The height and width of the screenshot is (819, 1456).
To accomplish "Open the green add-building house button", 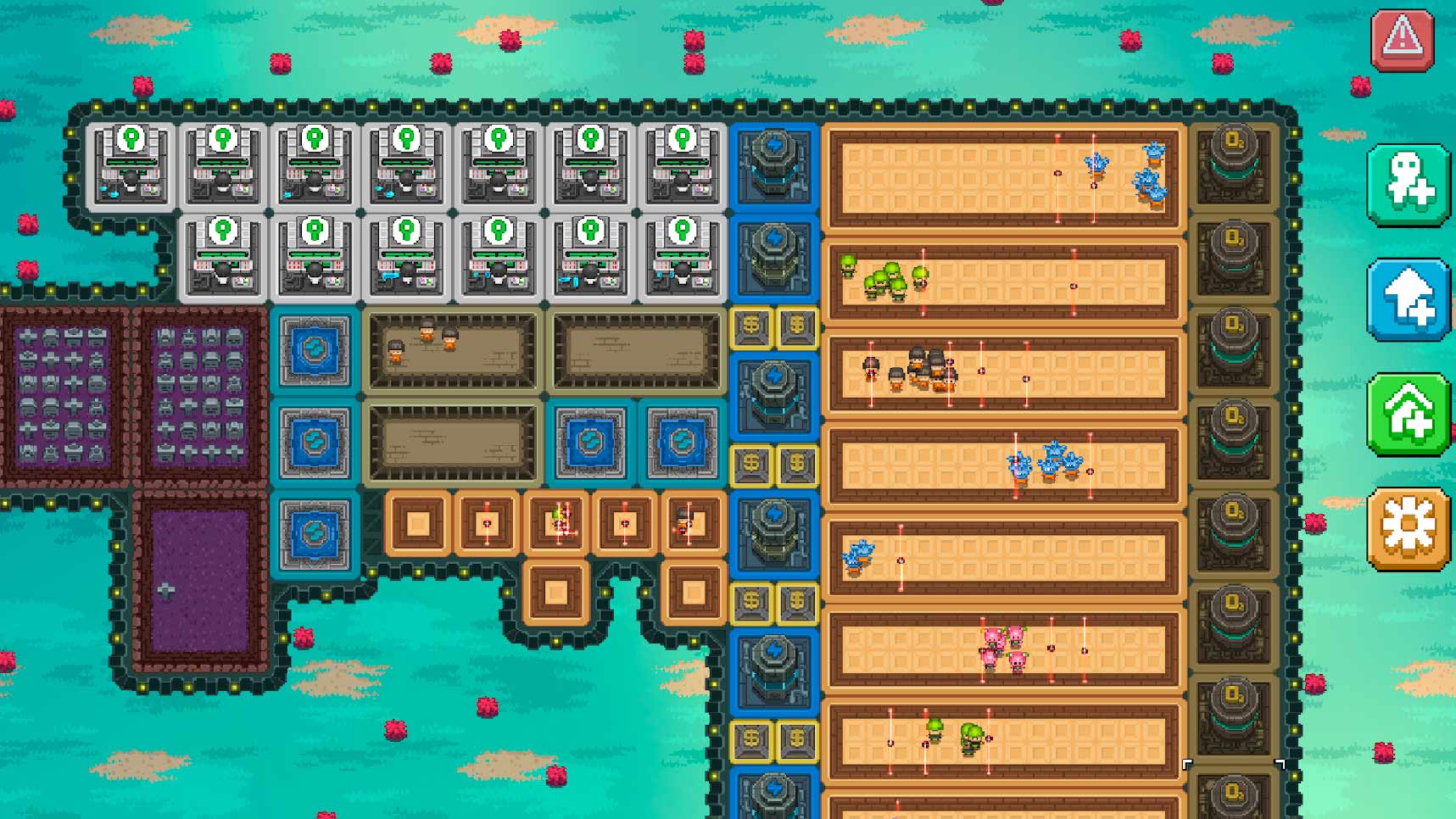I will pos(1408,414).
